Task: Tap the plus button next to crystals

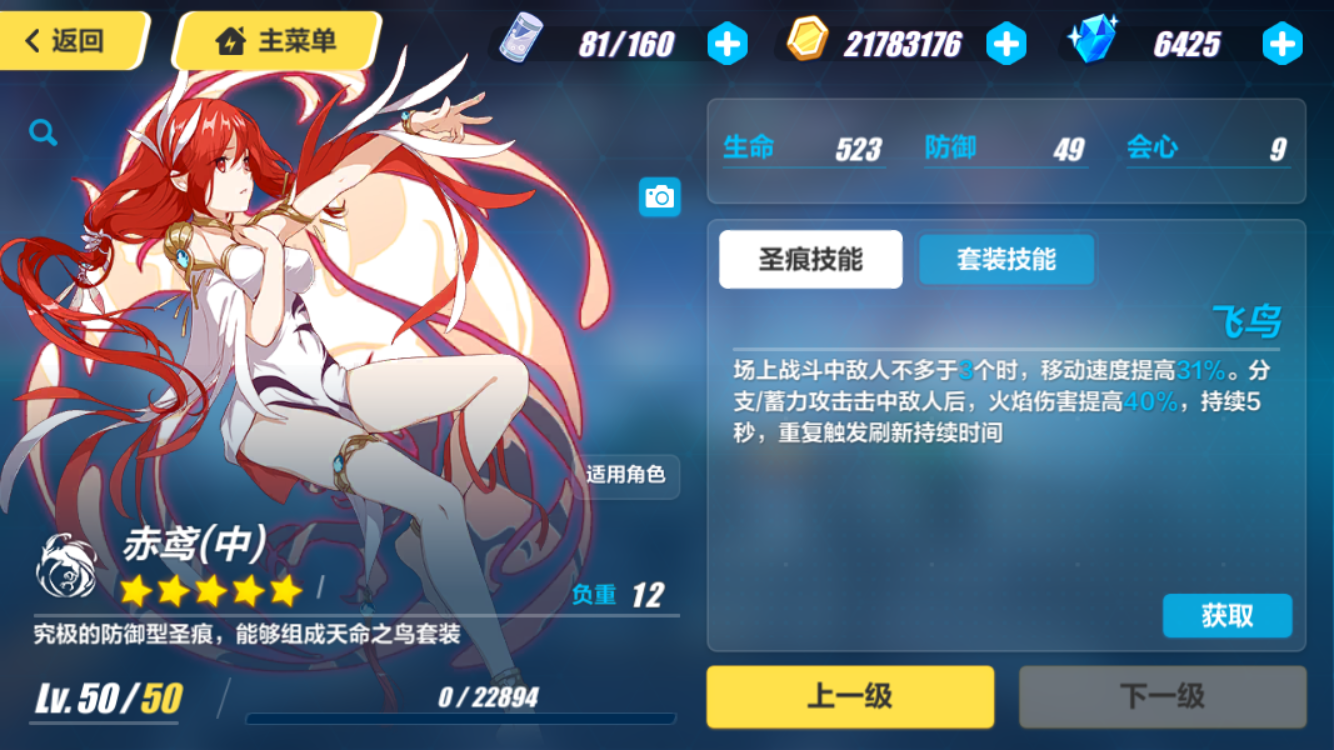Action: tap(1281, 42)
